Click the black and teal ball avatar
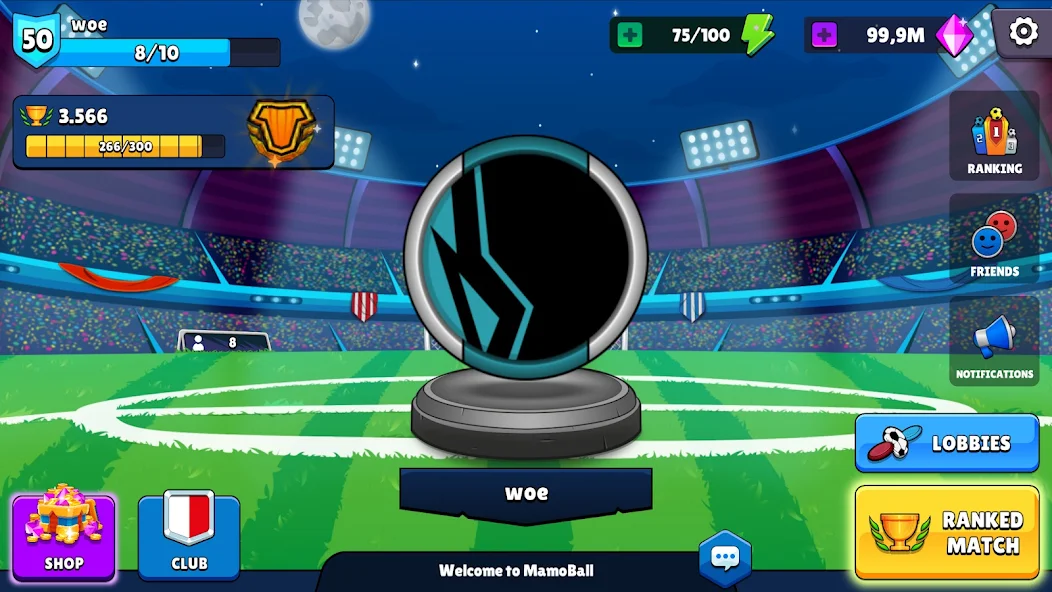1052x592 pixels. click(526, 258)
